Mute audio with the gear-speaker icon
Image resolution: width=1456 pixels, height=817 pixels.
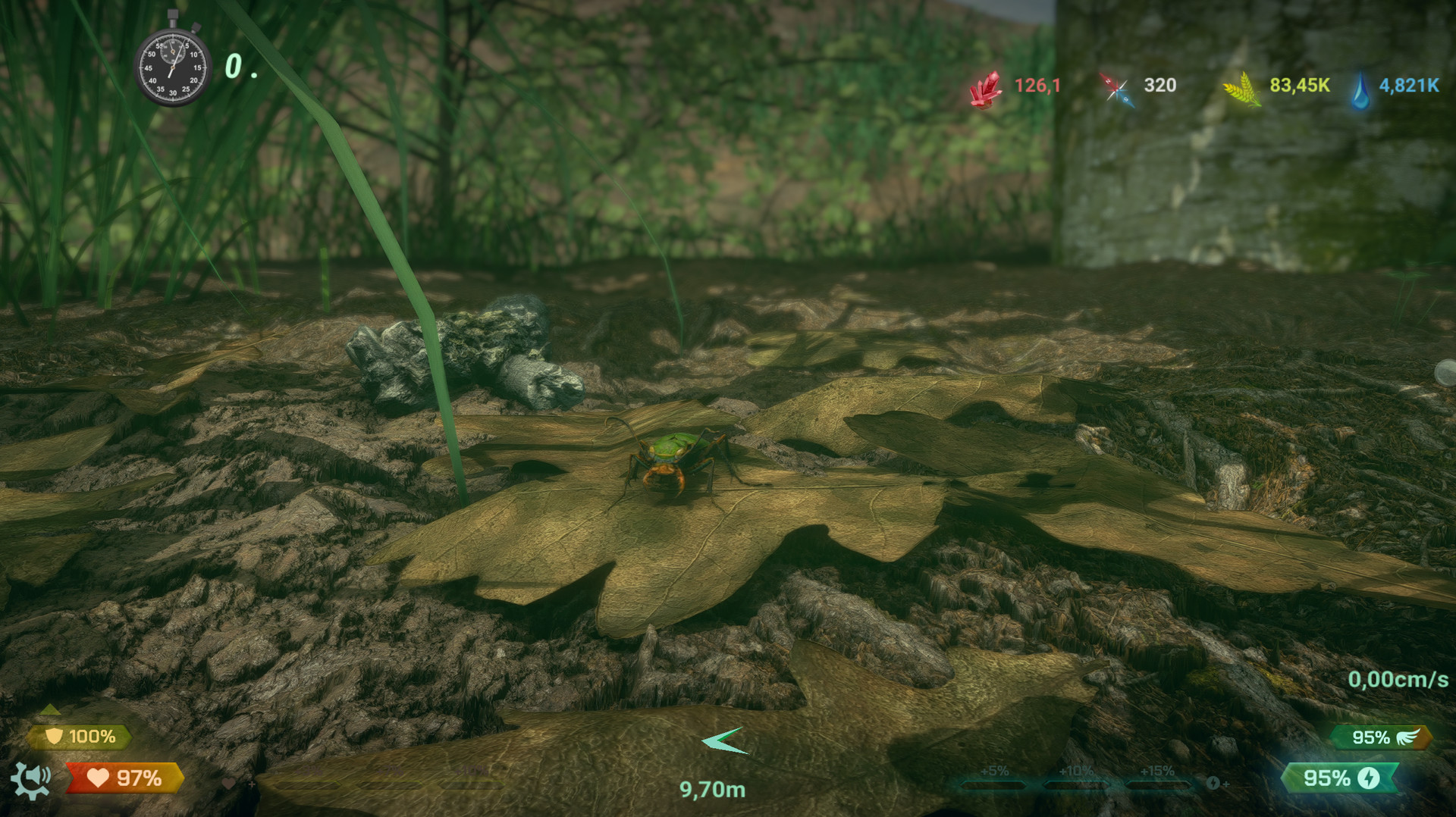click(30, 781)
